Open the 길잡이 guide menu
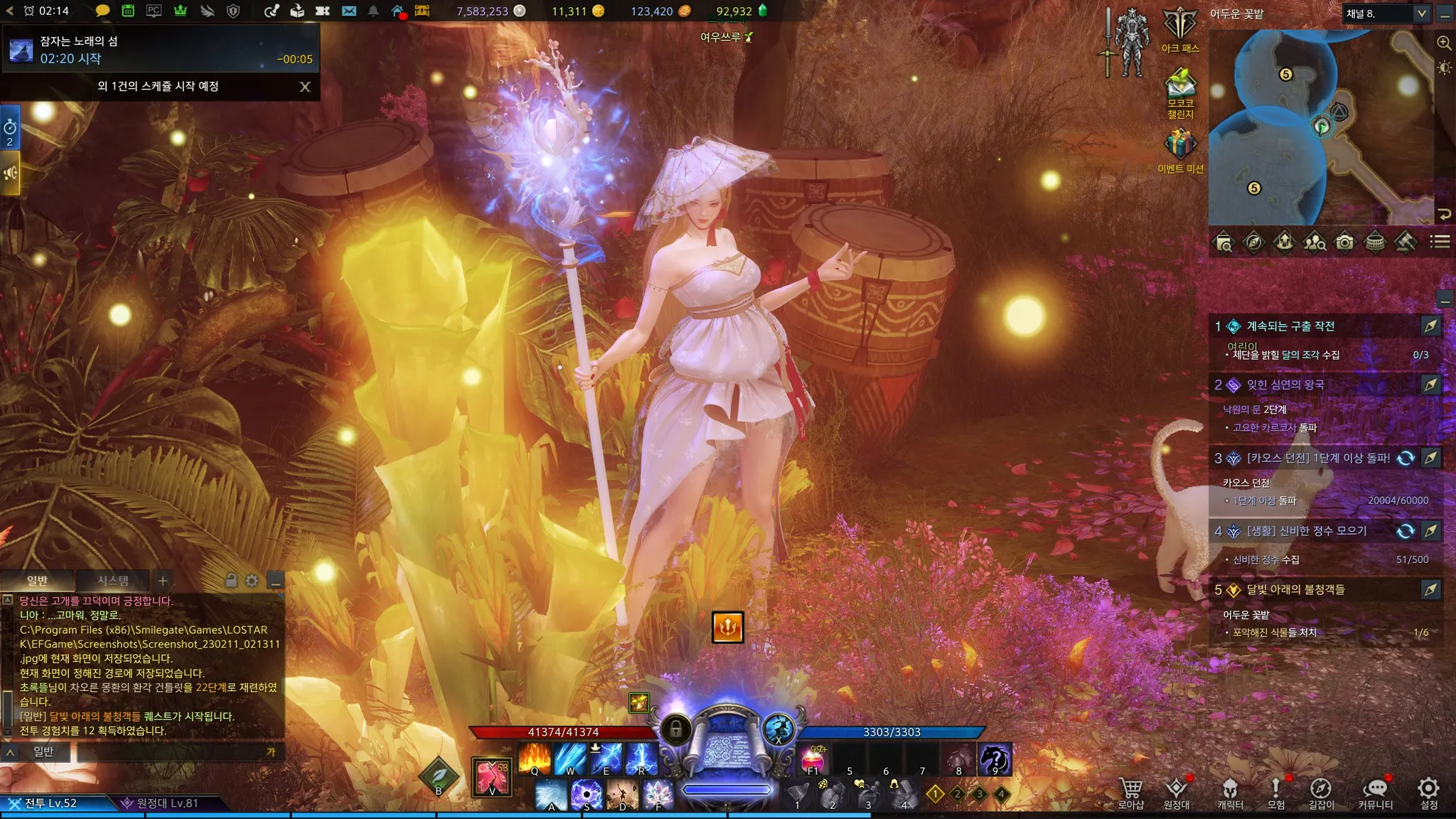The width and height of the screenshot is (1456, 819). pyautogui.click(x=1321, y=791)
